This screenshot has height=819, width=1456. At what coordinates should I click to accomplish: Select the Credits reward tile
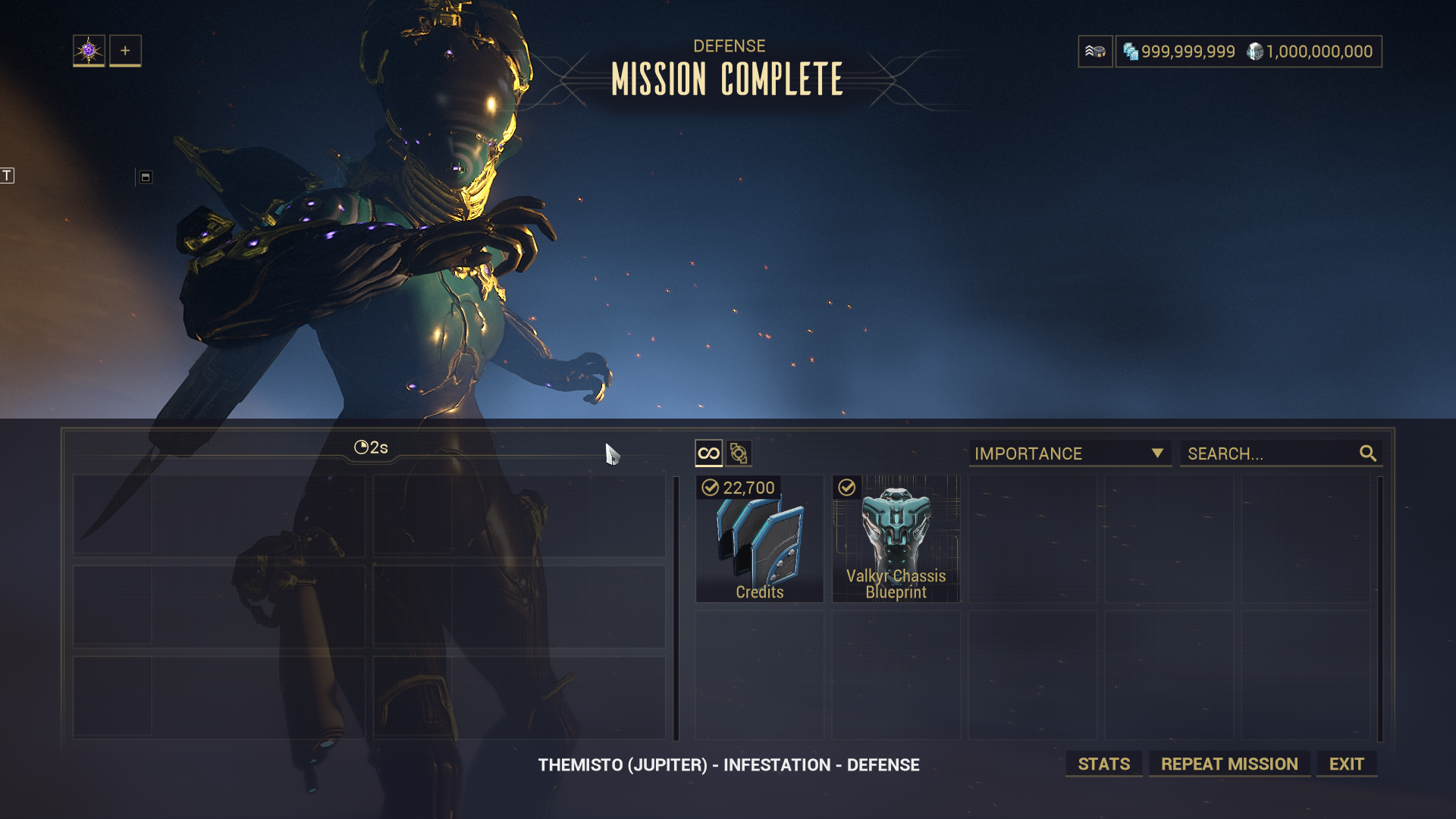tap(759, 539)
